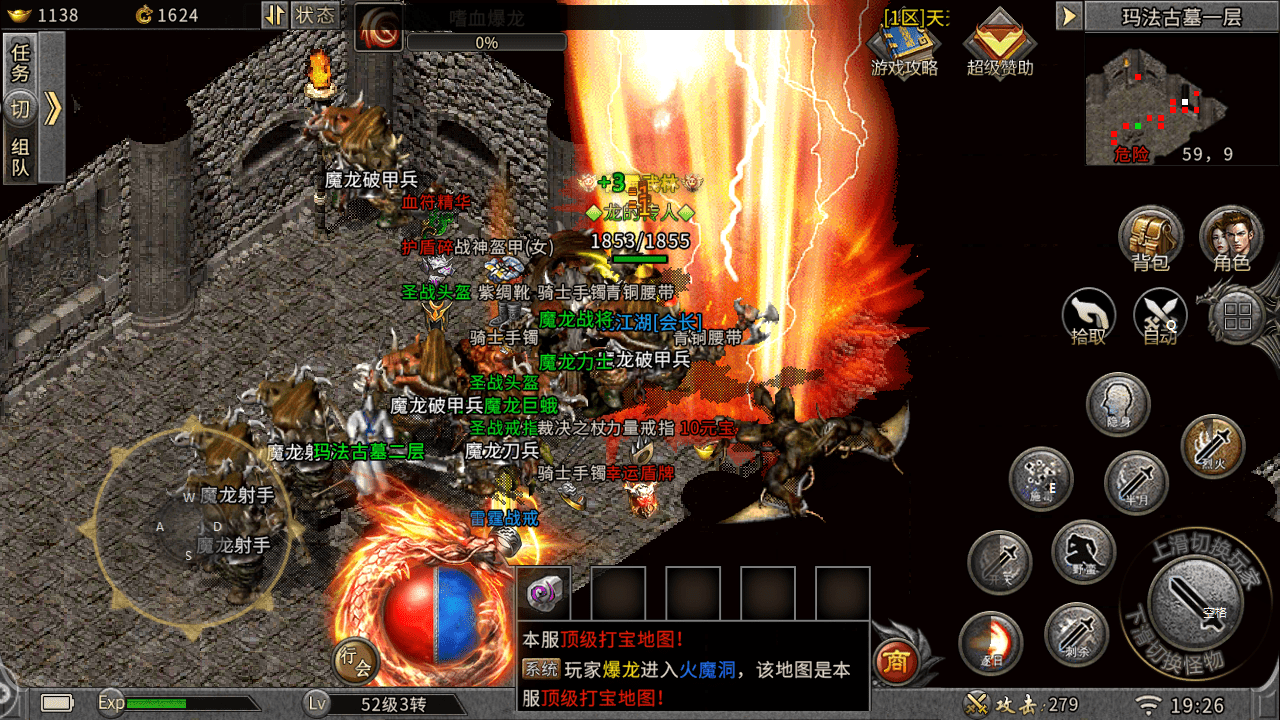The image size is (1280, 720).
Task: Open the 游戏攻略 game guide
Action: (905, 44)
